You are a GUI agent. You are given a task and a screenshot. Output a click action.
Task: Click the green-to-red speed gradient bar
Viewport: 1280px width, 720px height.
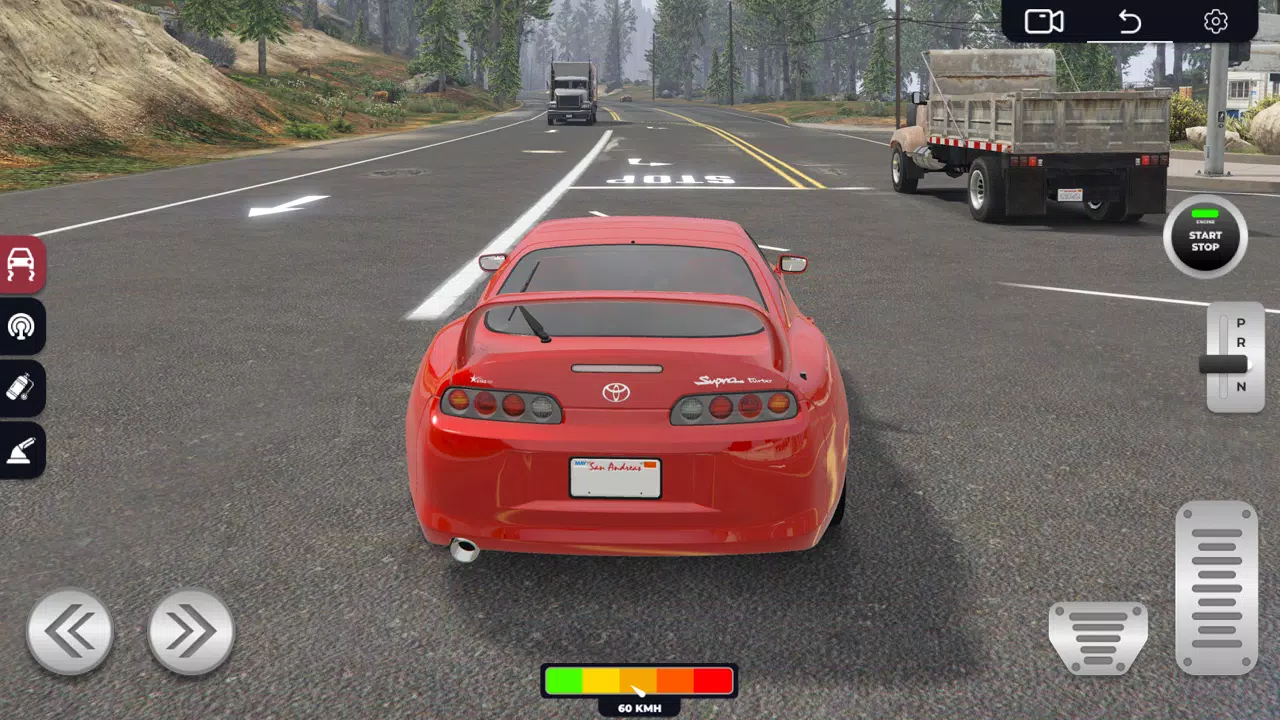click(x=639, y=681)
